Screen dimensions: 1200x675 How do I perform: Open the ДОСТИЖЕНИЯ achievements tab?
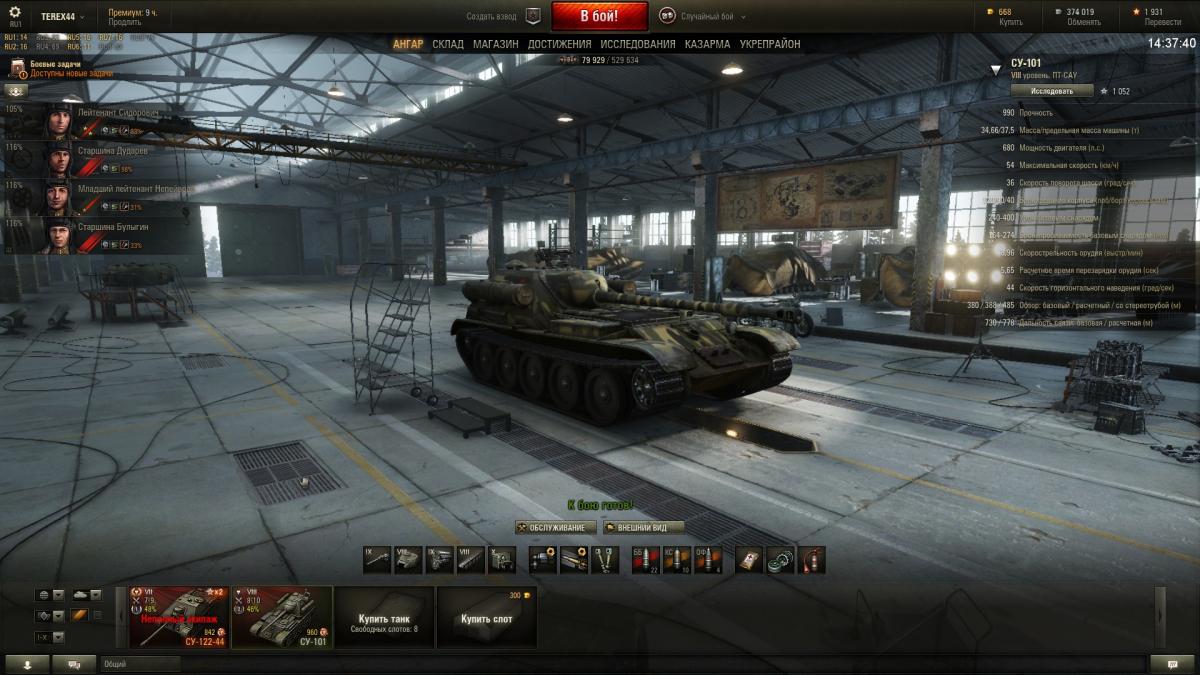(560, 44)
